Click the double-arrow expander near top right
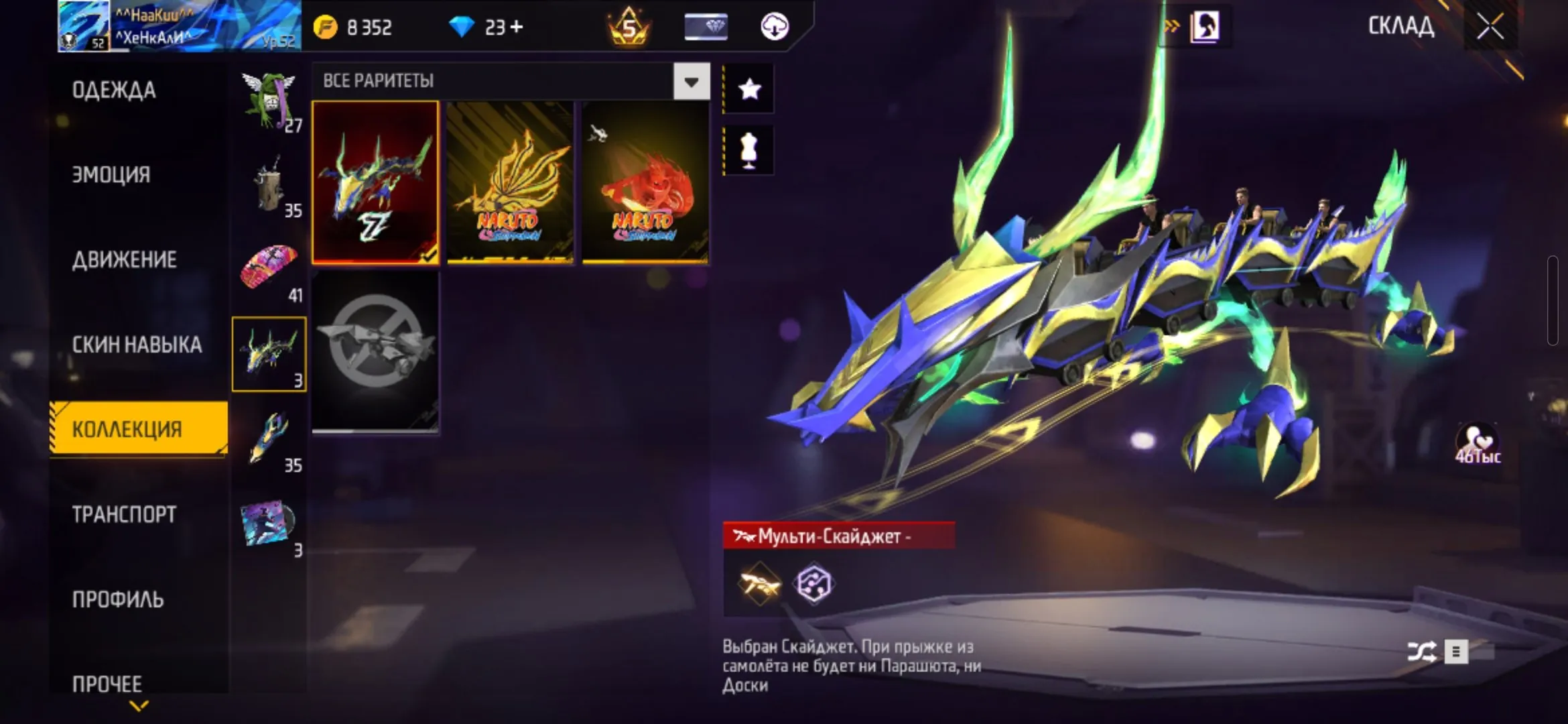The height and width of the screenshot is (724, 1568). [1171, 25]
